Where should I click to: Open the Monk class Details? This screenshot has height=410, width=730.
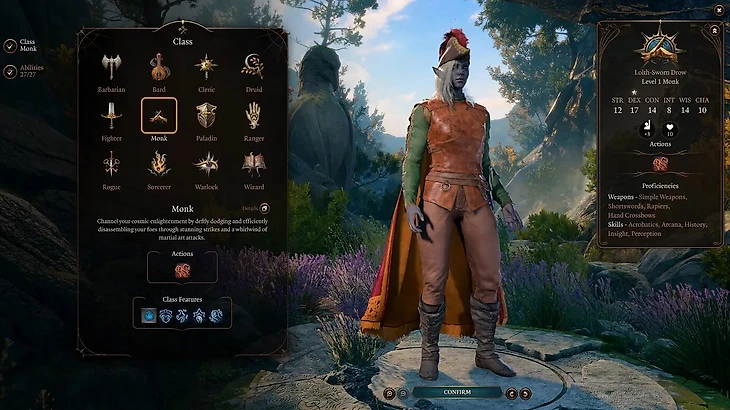coord(264,208)
